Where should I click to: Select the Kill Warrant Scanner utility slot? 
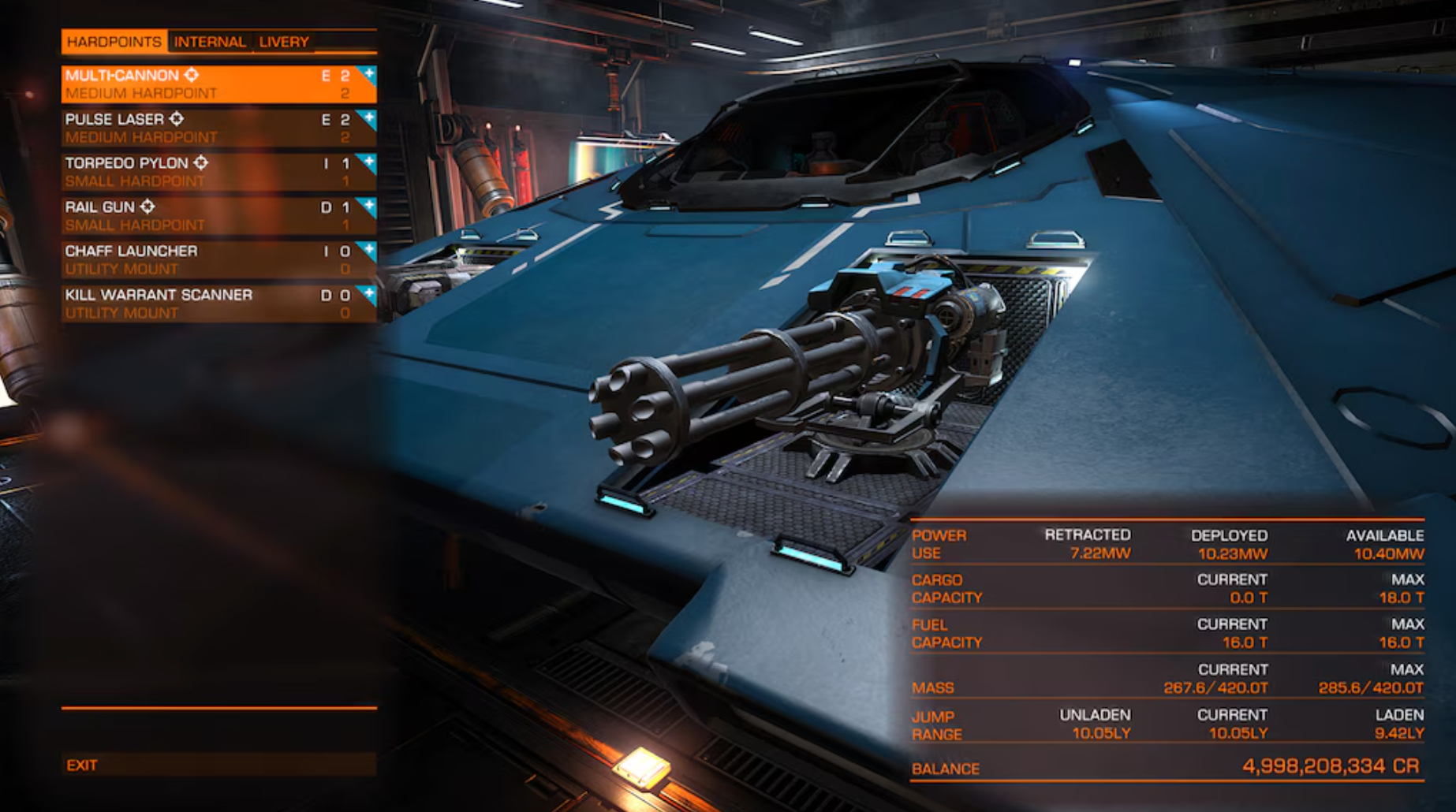pyautogui.click(x=197, y=304)
